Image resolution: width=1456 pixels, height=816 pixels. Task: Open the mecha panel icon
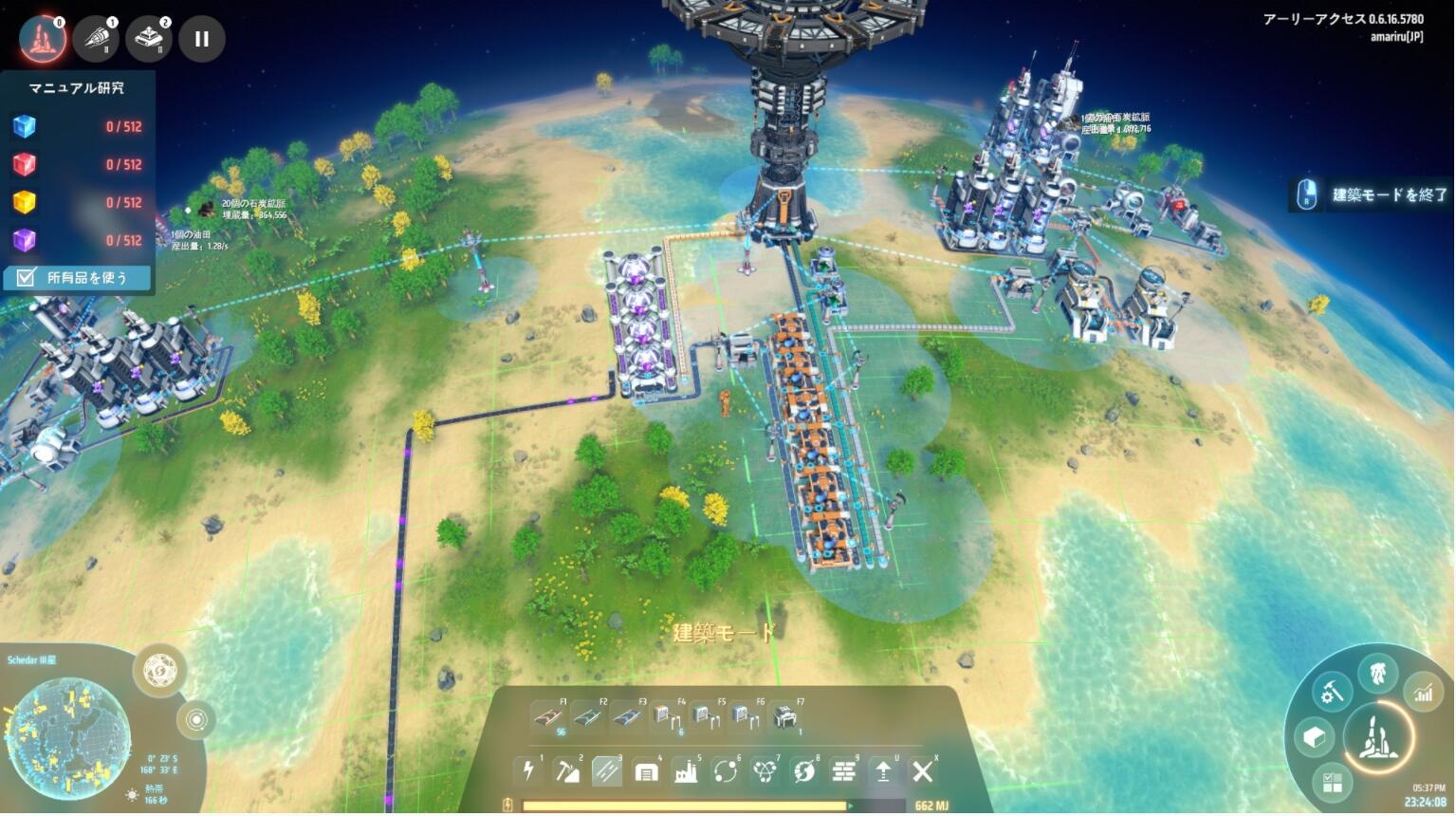pyautogui.click(x=1378, y=674)
